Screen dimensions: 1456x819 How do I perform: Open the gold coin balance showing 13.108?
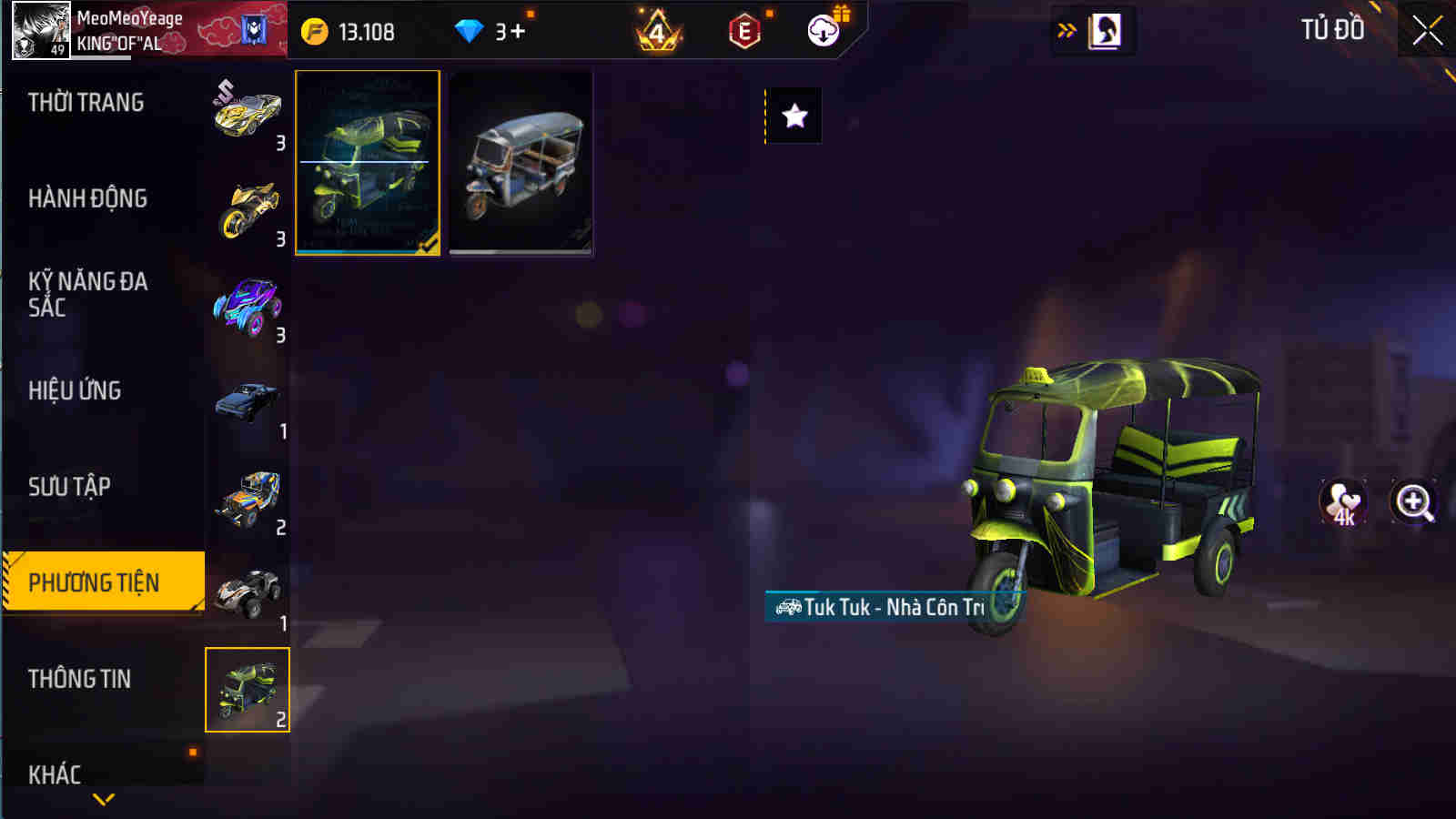coord(355,30)
